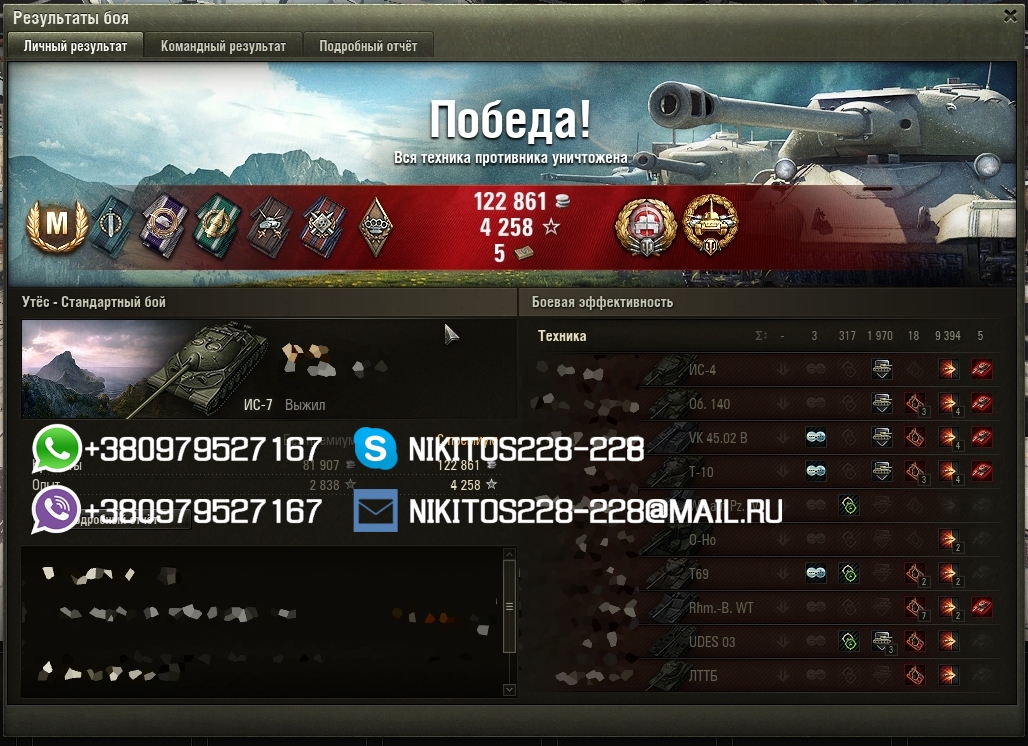Click the log panel's scroll-down arrow
Viewport: 1028px width, 746px height.
(509, 689)
